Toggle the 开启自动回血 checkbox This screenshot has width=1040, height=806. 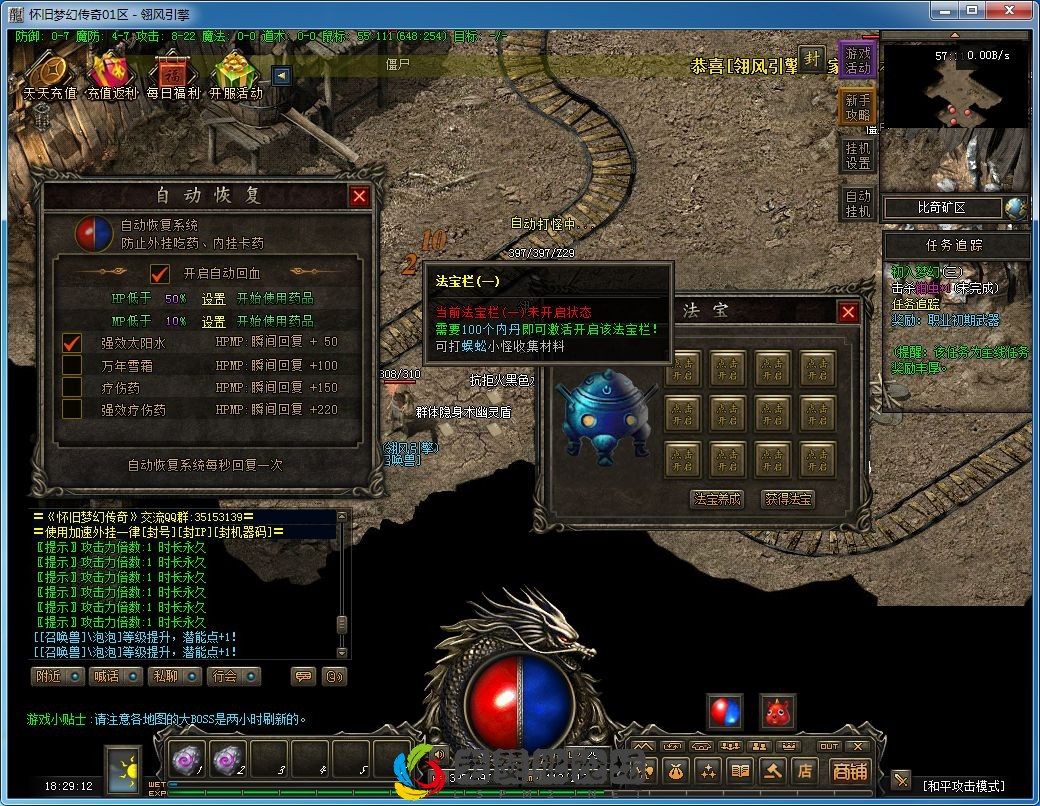coord(160,273)
